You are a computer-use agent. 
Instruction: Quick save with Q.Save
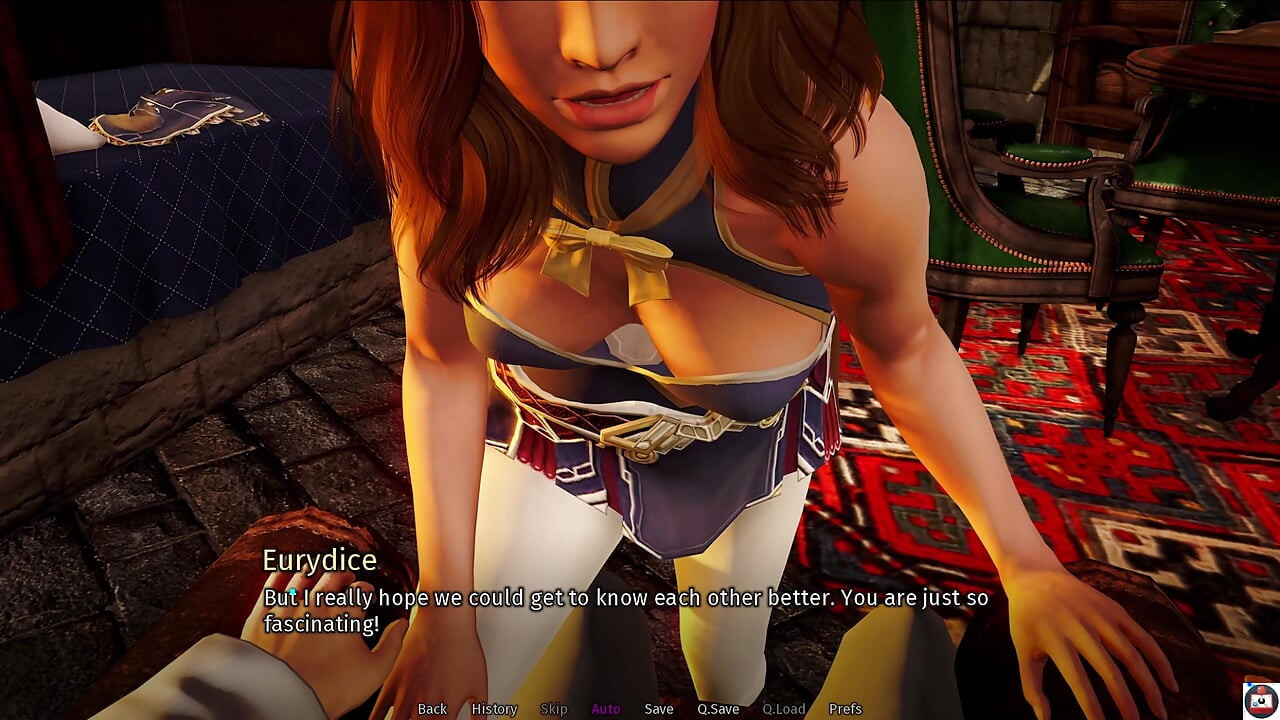(718, 709)
